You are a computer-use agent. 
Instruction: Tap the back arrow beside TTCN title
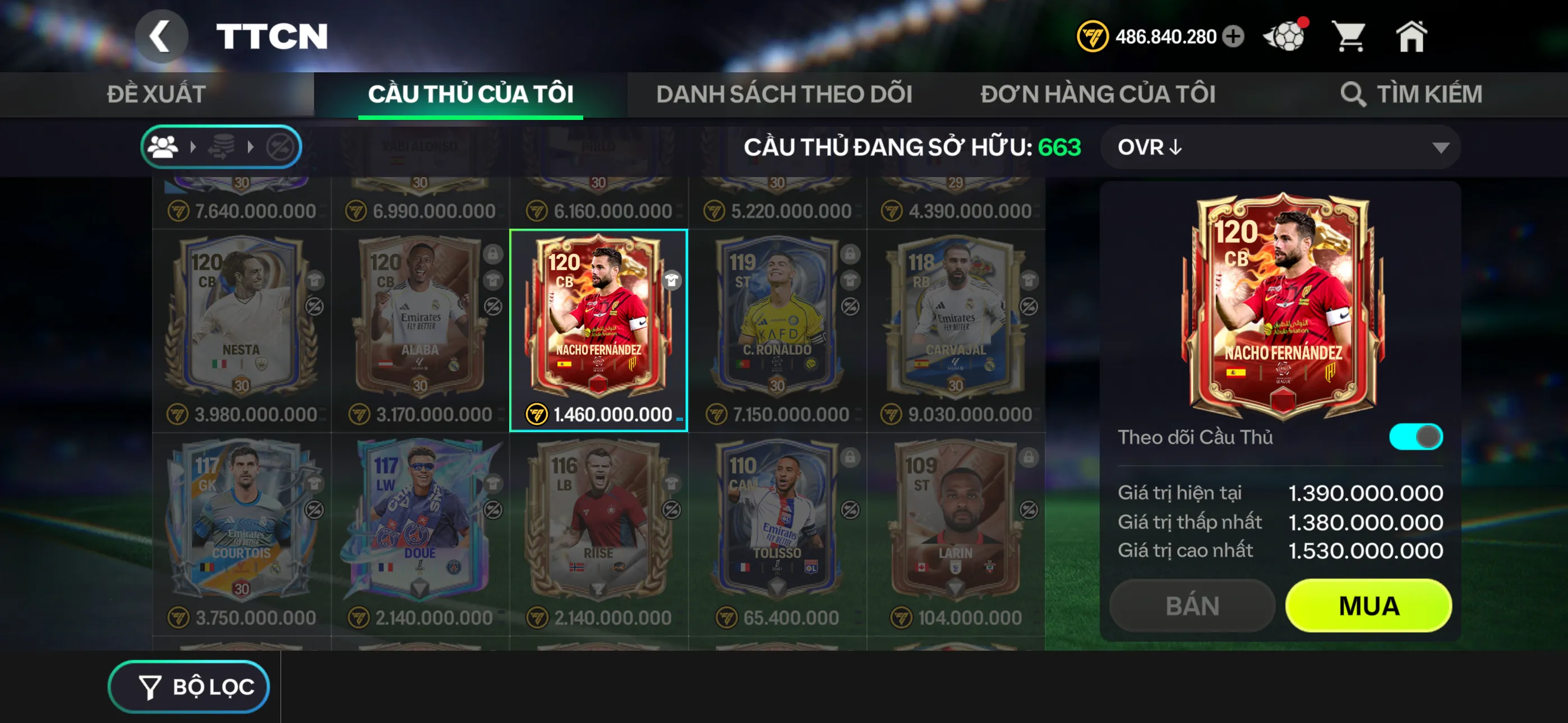pyautogui.click(x=162, y=35)
